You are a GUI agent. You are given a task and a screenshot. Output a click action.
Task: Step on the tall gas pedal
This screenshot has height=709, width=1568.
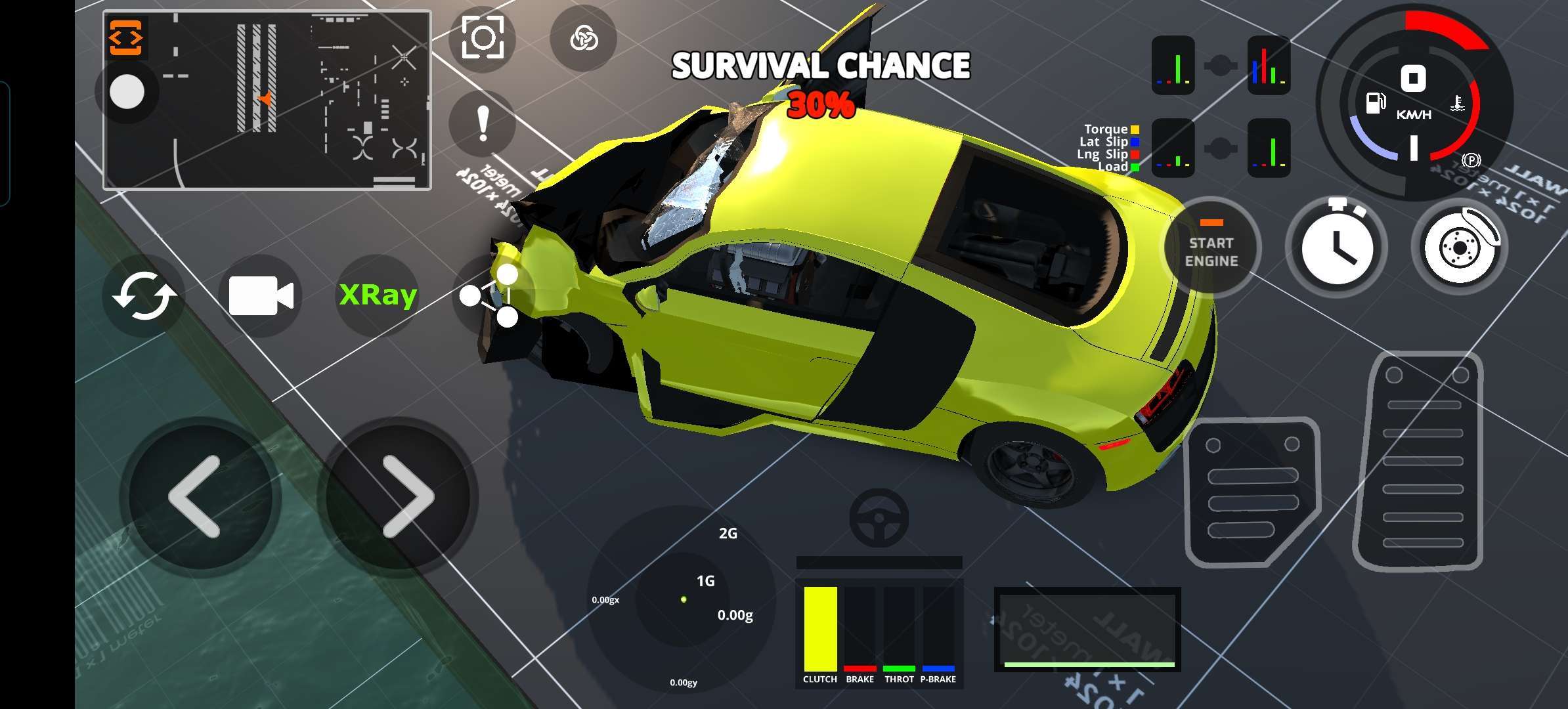(1423, 460)
